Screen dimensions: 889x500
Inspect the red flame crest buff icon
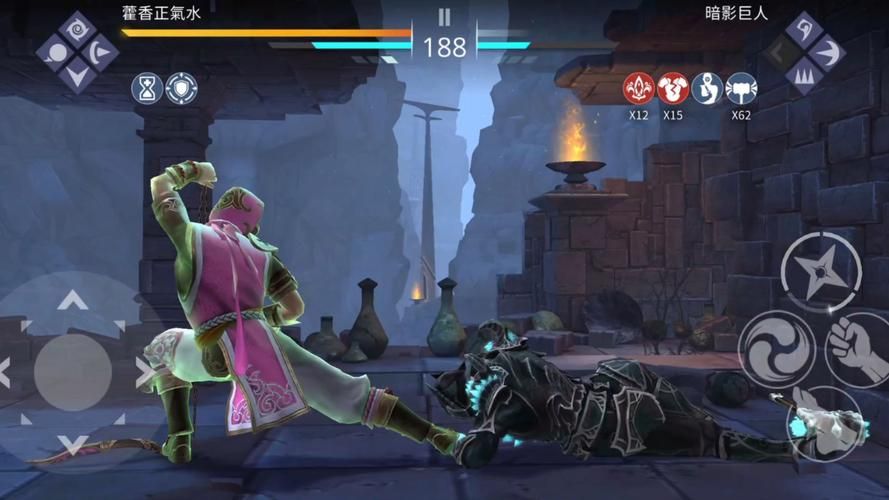click(x=639, y=89)
